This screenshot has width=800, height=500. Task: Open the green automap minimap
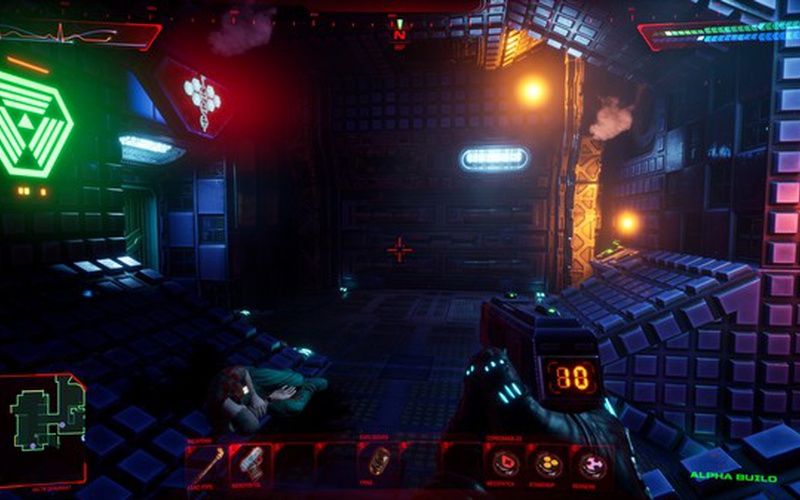point(44,414)
